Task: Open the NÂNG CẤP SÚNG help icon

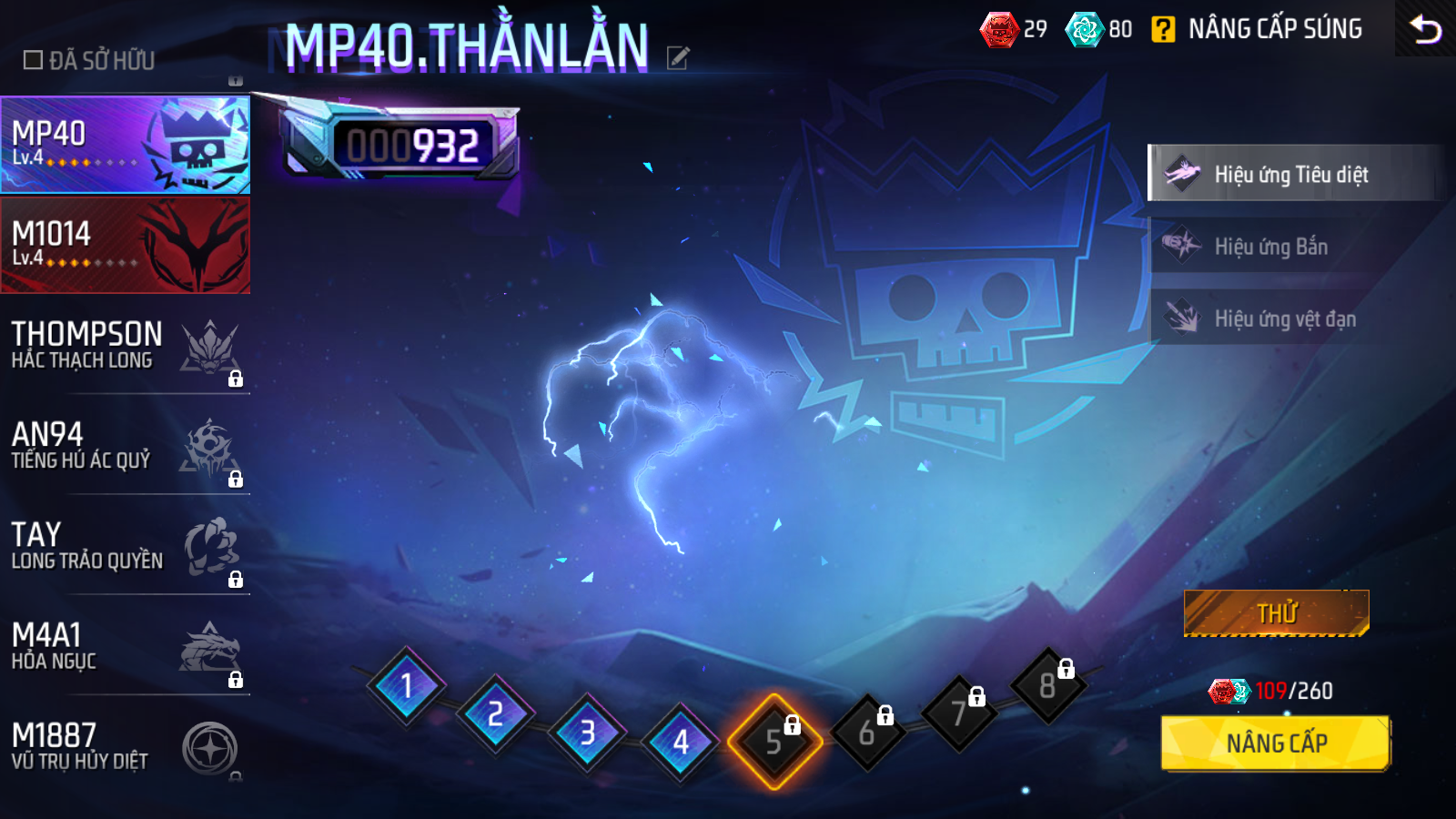Action: [x=1163, y=30]
